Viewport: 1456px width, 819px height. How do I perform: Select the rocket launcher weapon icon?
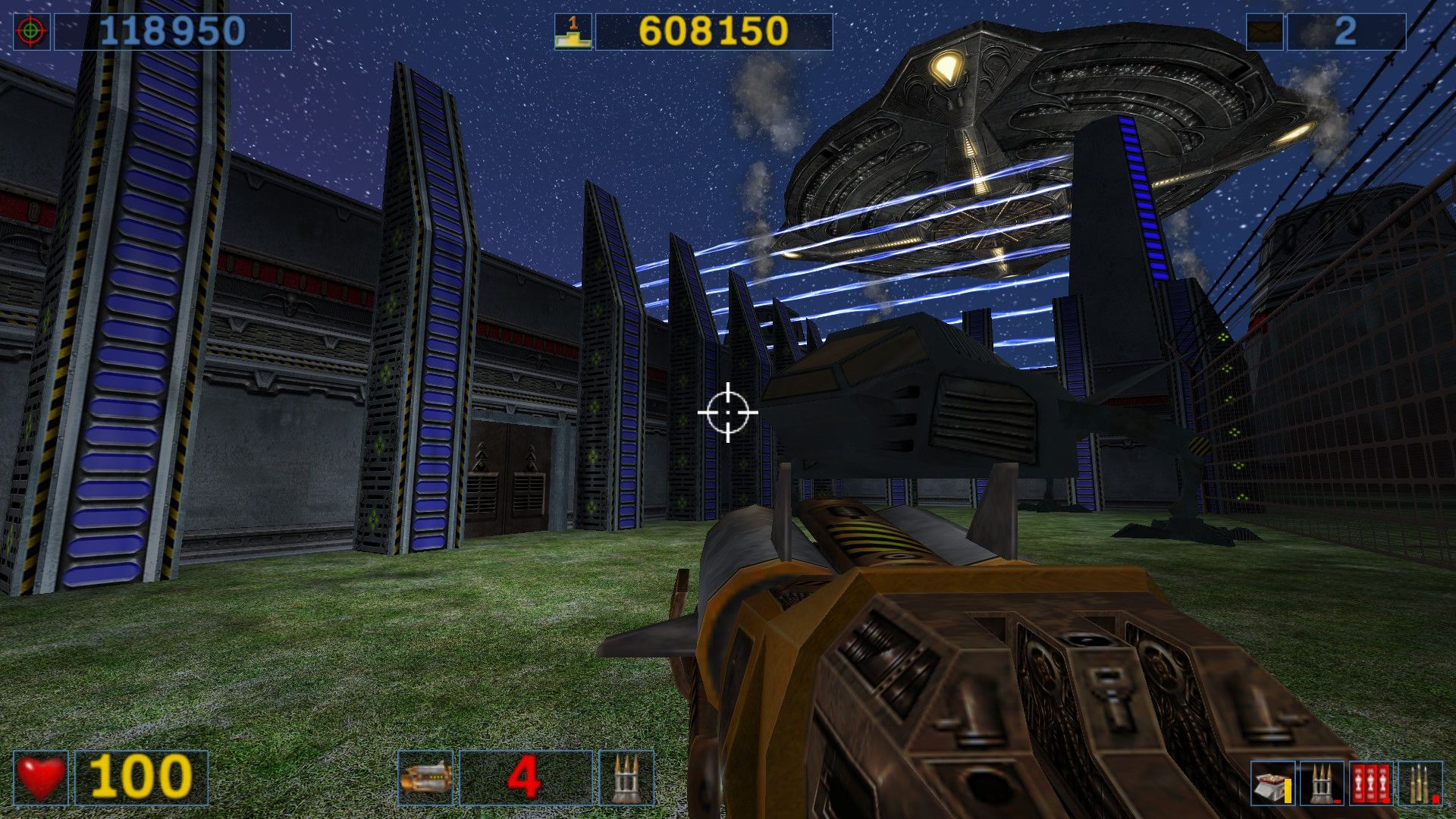pyautogui.click(x=425, y=777)
